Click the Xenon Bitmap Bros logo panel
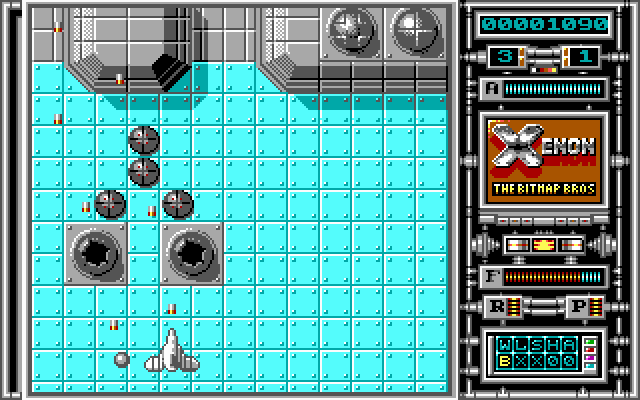This screenshot has height=400, width=640. pyautogui.click(x=542, y=162)
